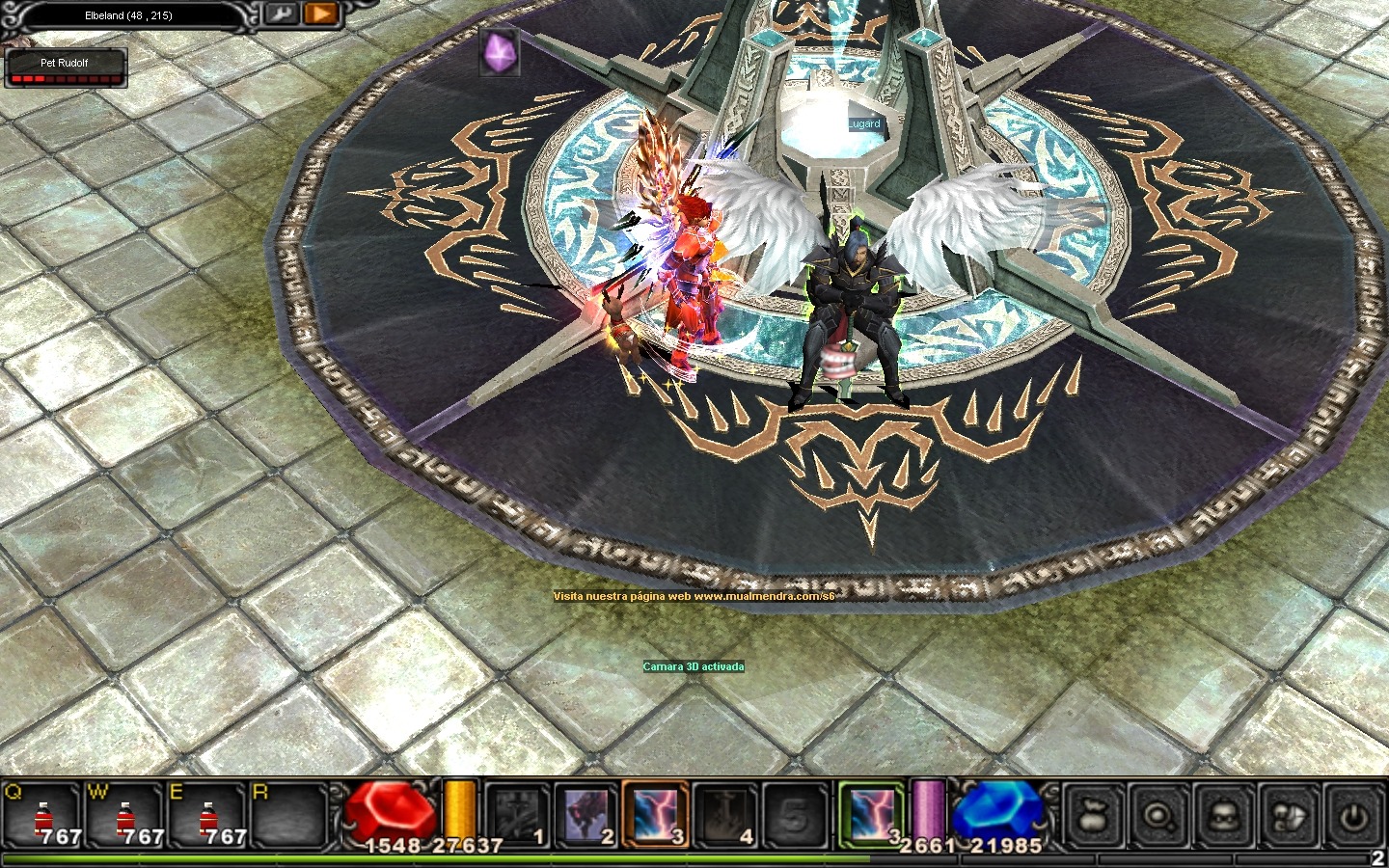This screenshot has height=868, width=1389.
Task: Open the speech bubble community button
Action: 1289,816
